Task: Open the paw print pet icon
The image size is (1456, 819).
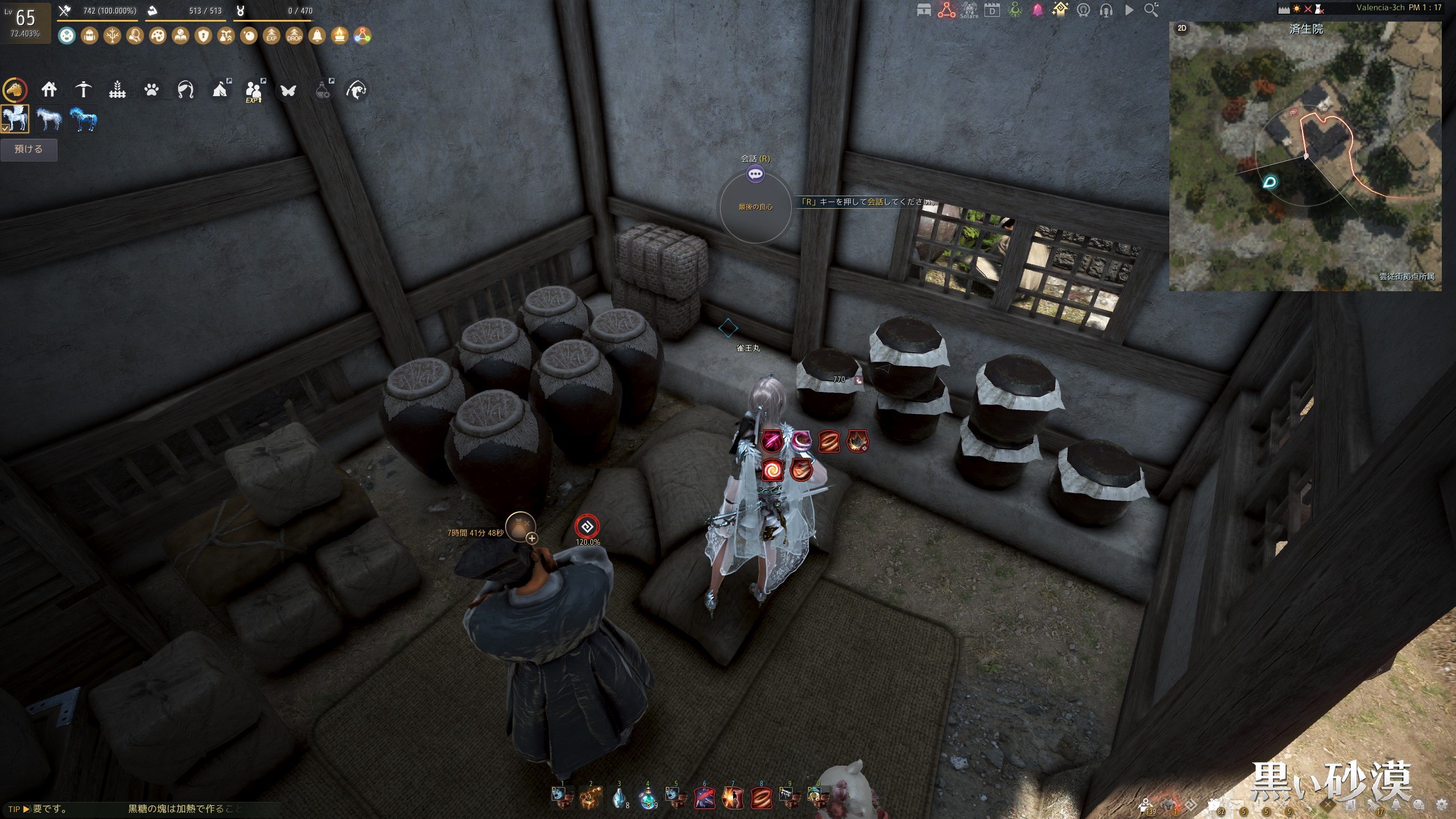Action: click(151, 89)
